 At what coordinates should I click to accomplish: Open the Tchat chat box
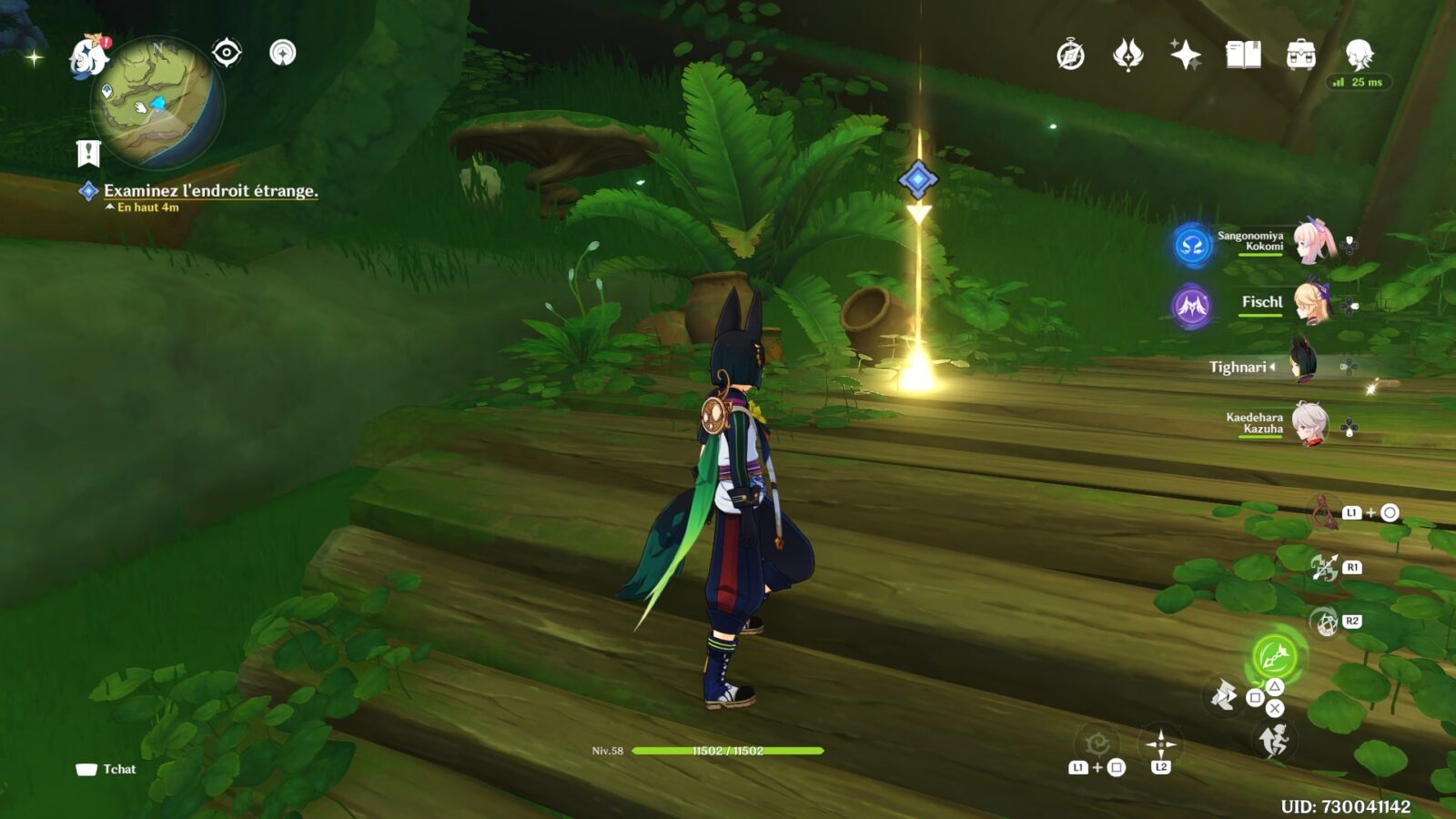click(106, 769)
